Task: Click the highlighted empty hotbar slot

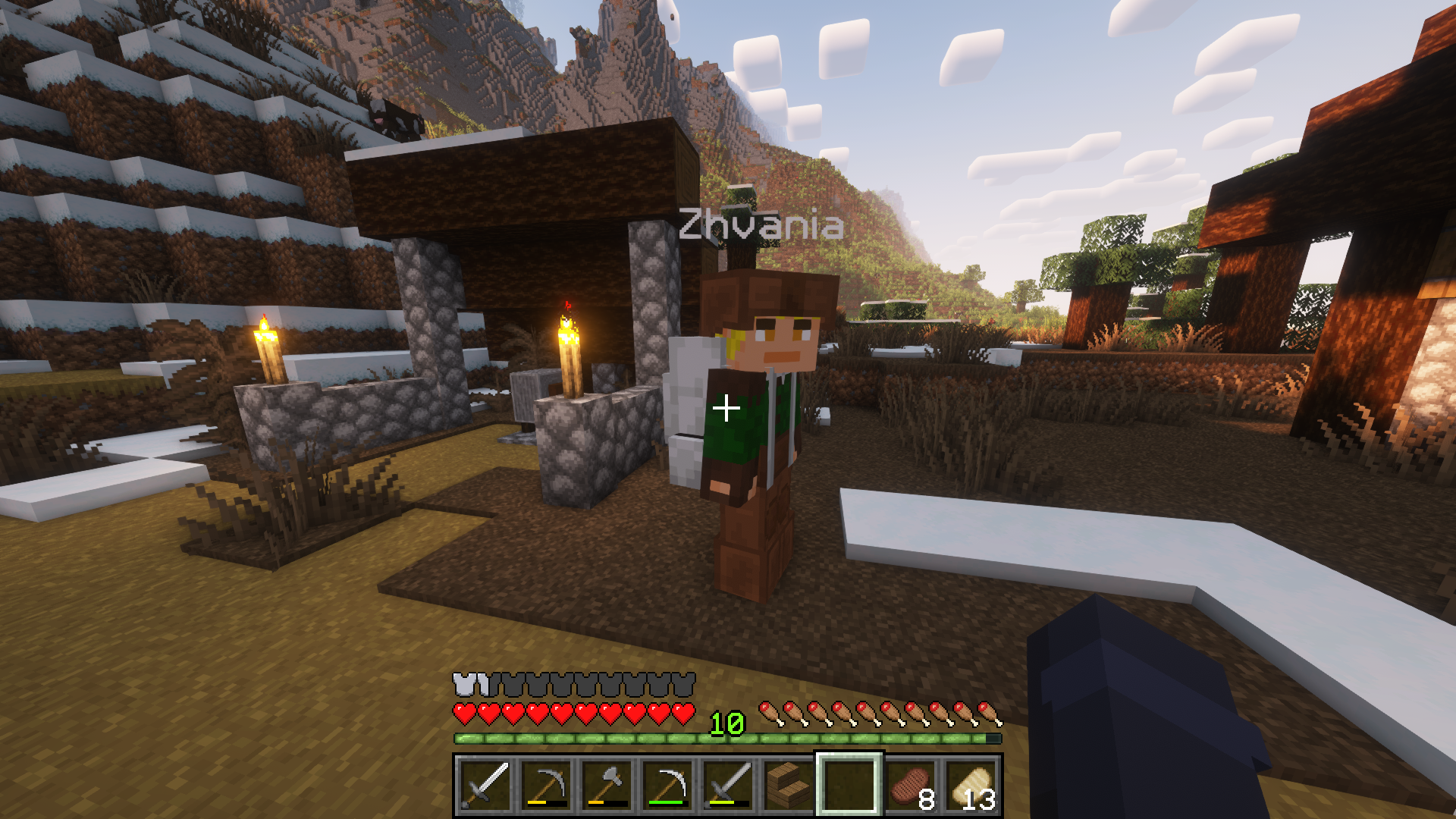Action: point(849,784)
